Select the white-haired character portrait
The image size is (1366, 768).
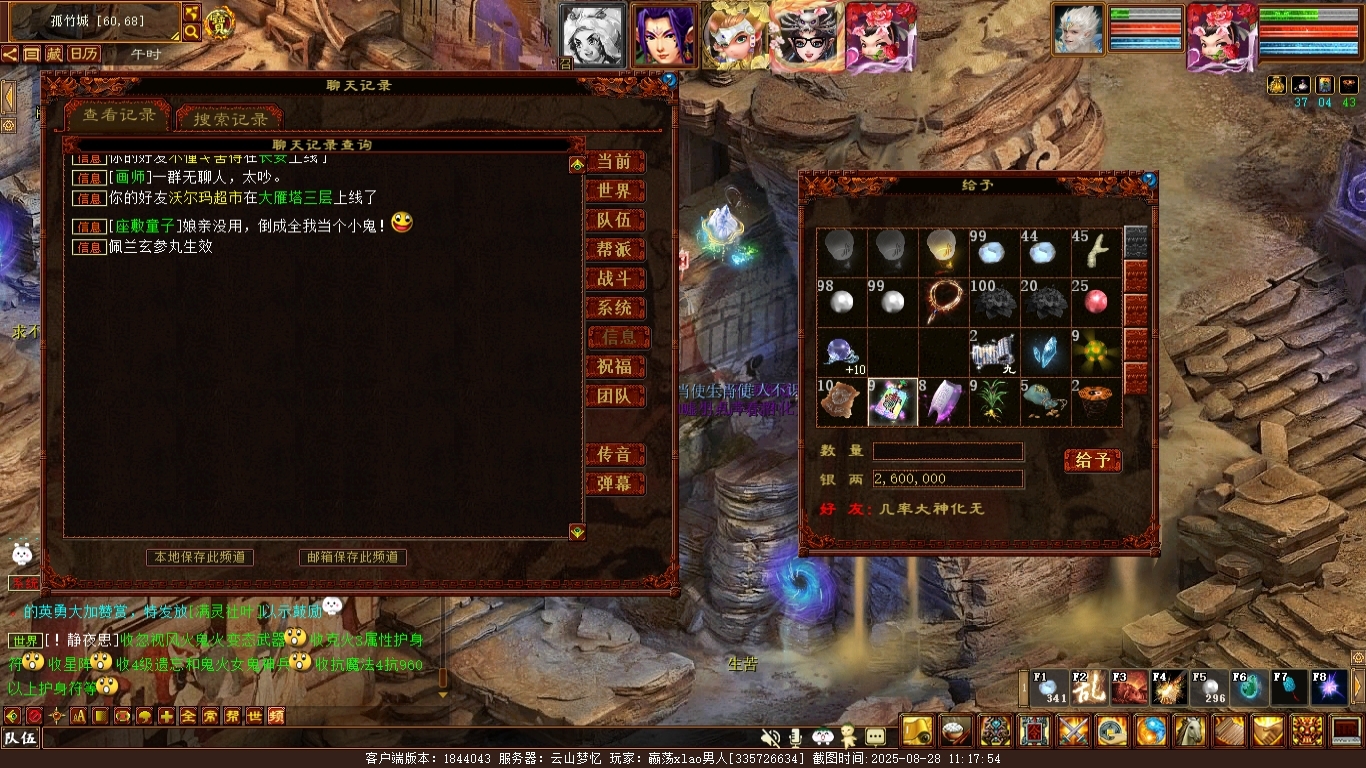1078,29
